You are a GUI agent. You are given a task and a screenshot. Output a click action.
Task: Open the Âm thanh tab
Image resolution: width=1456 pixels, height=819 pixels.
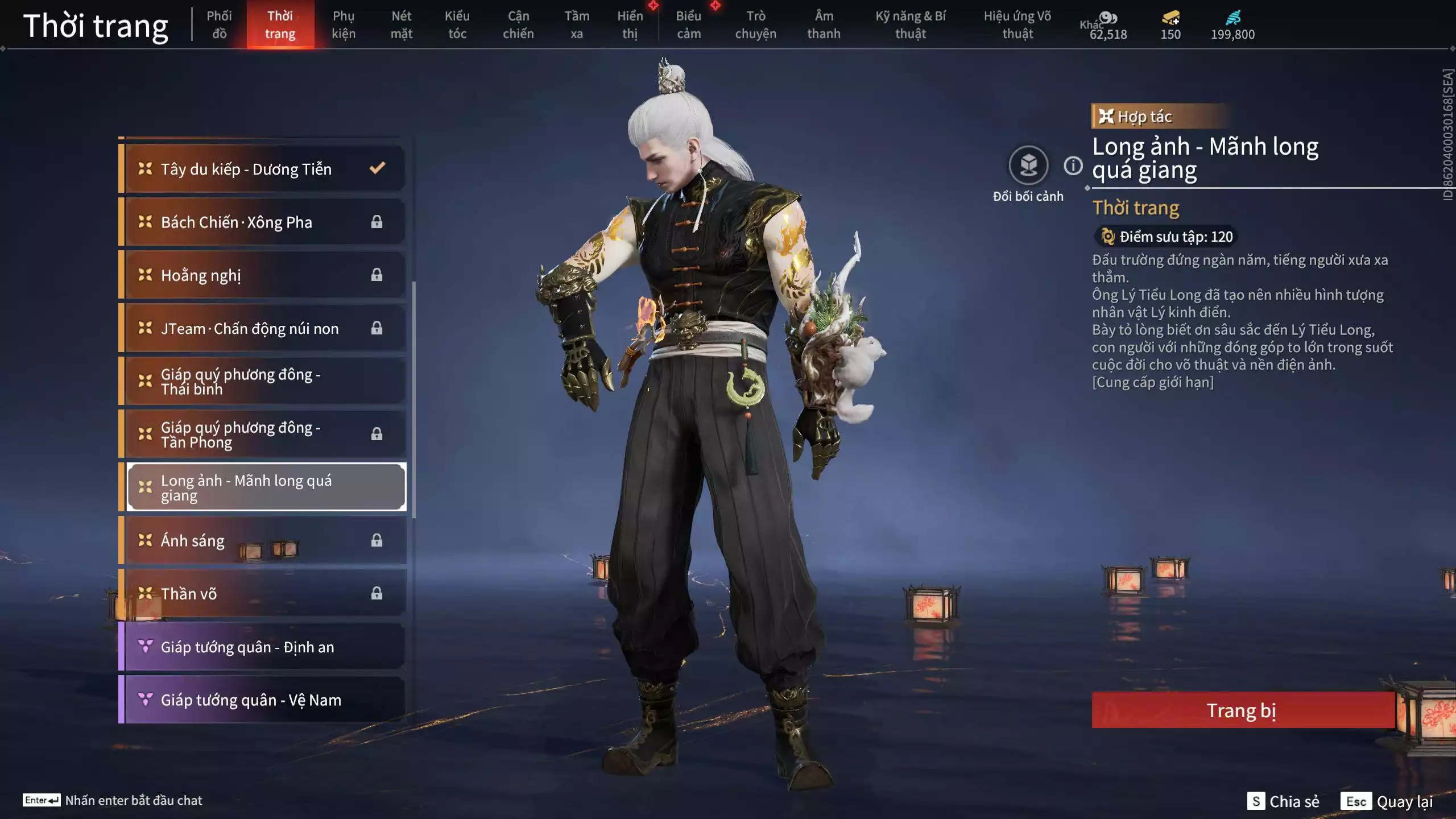coord(824,25)
